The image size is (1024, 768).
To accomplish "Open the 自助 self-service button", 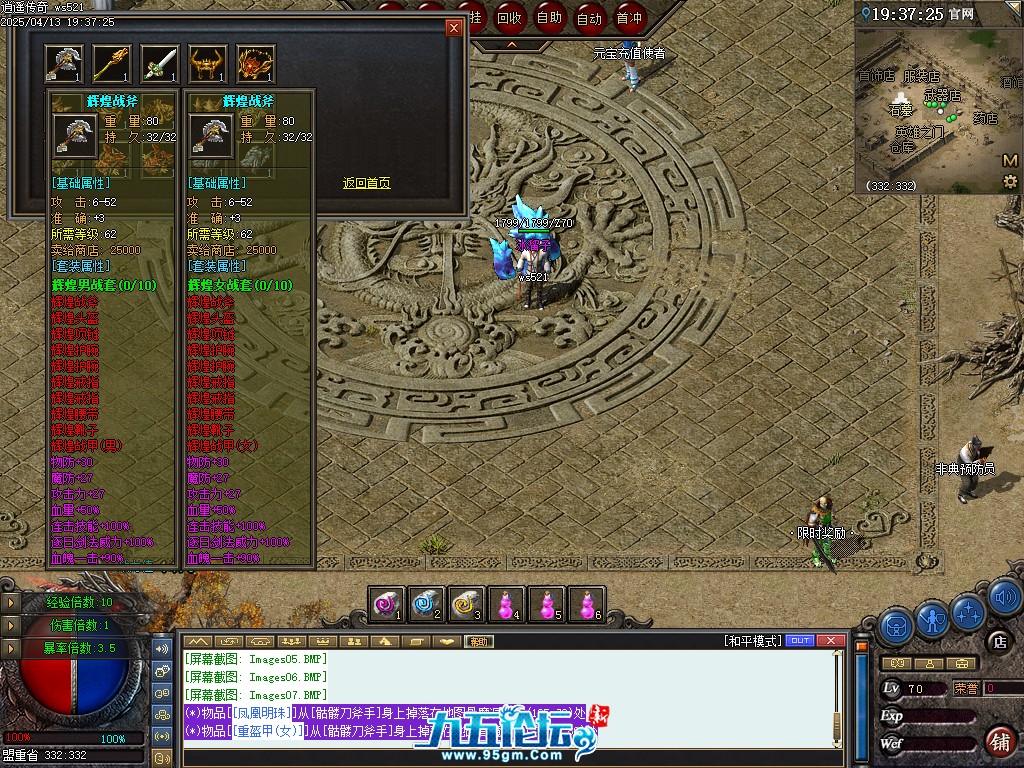I will click(549, 17).
